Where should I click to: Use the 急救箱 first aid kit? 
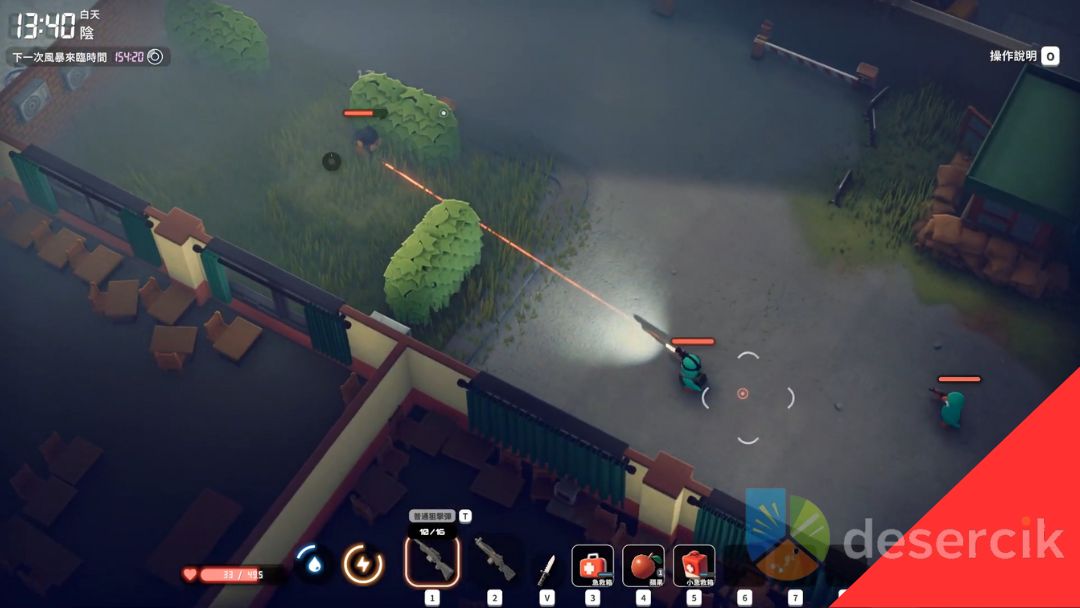(592, 565)
